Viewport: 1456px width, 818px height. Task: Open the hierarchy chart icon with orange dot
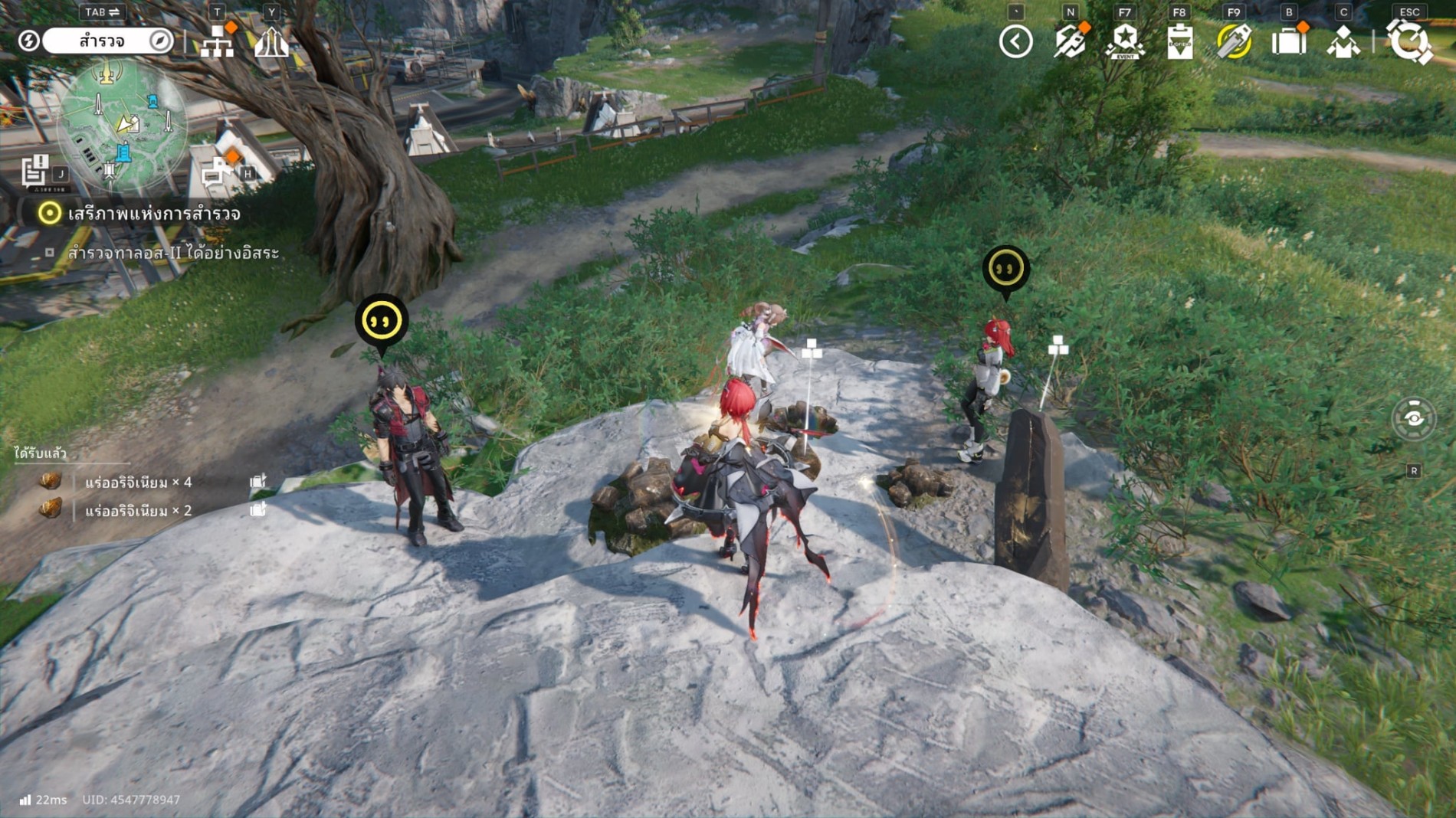pos(217,42)
